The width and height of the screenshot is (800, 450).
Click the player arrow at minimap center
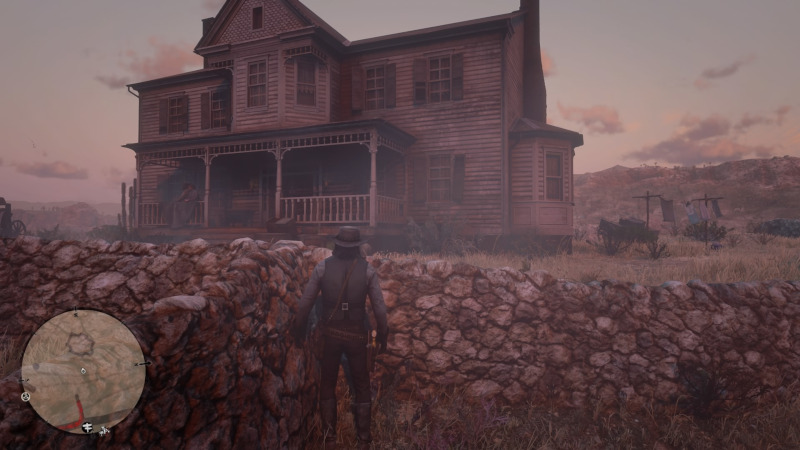pos(83,371)
